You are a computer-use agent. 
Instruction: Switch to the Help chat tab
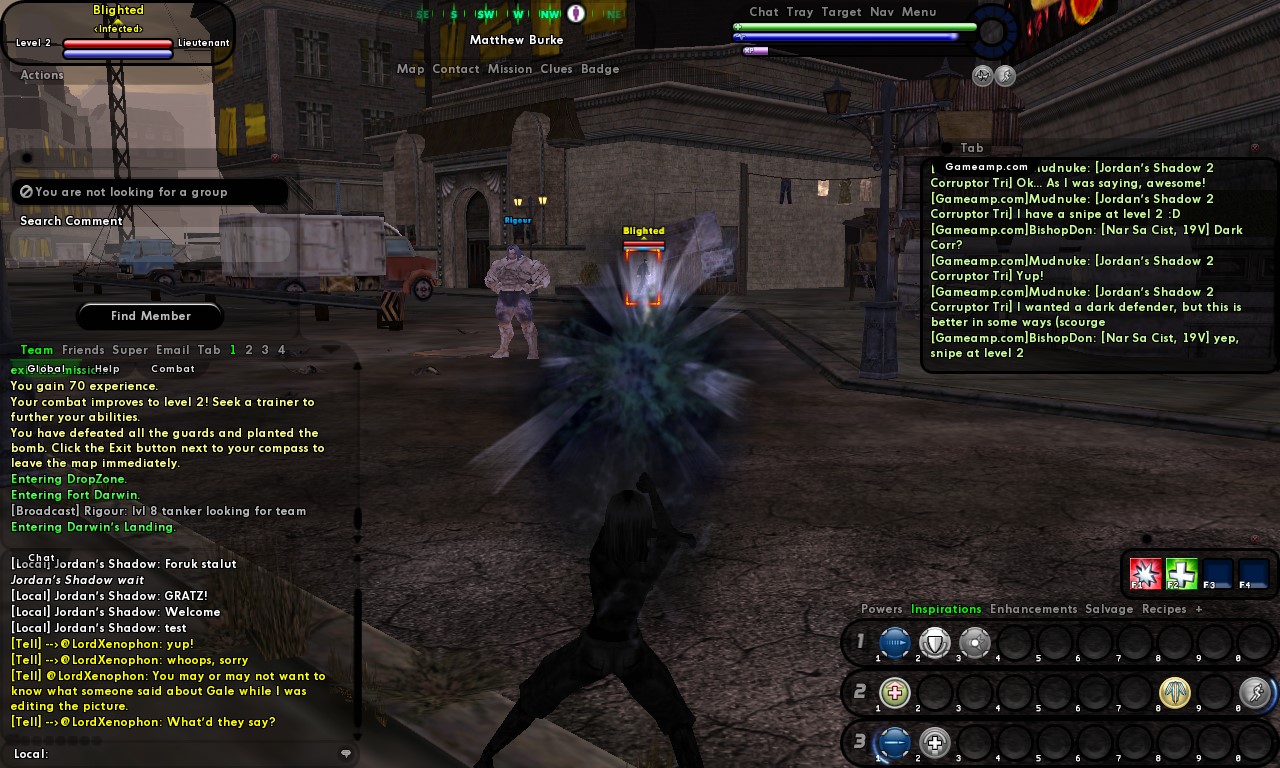(107, 369)
